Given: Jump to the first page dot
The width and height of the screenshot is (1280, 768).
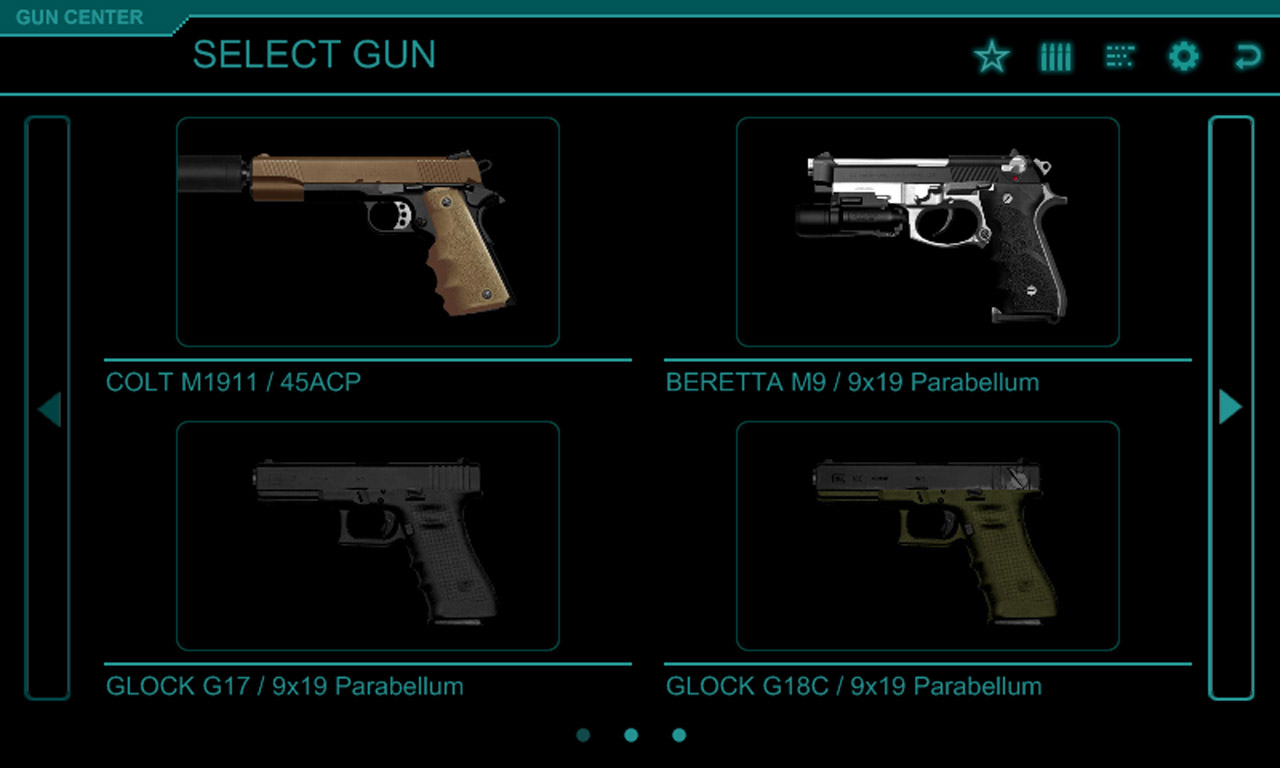Looking at the screenshot, I should (583, 735).
